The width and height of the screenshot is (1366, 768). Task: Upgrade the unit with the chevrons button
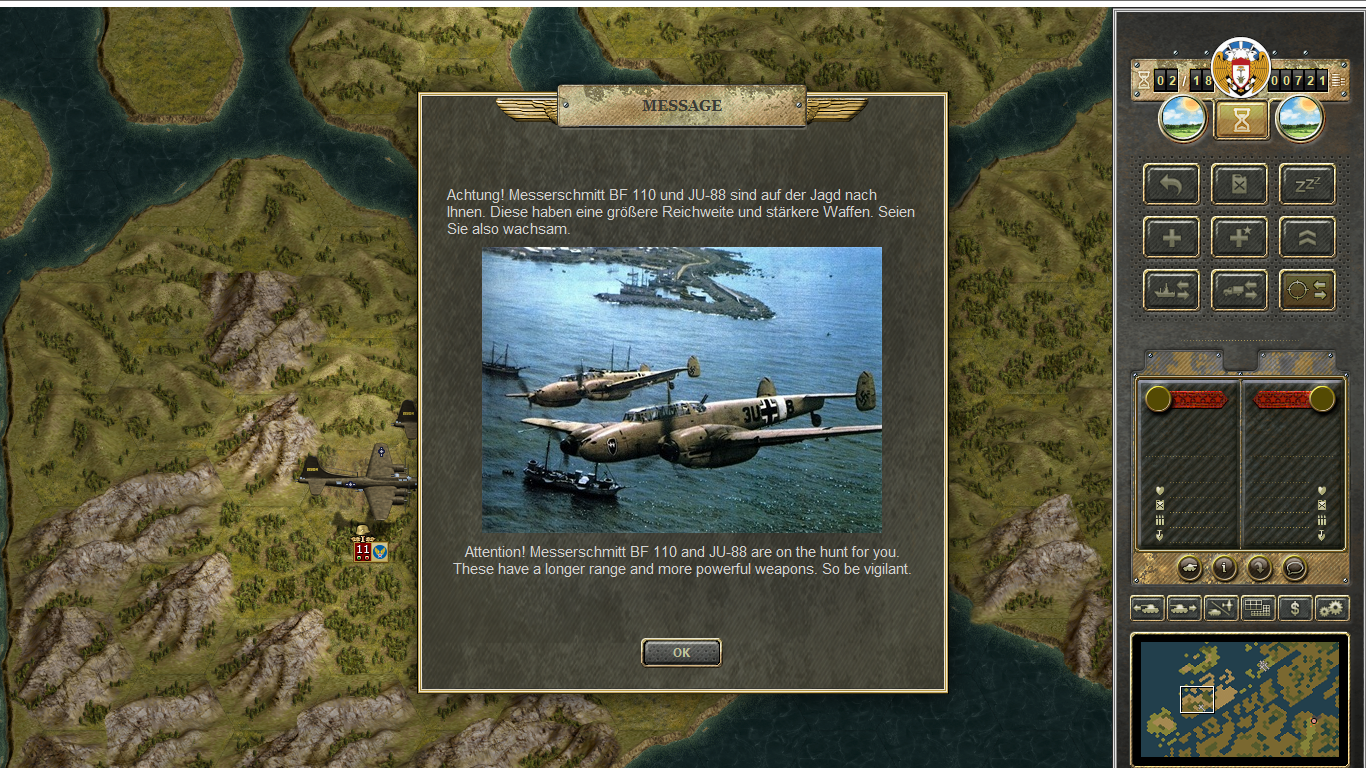pyautogui.click(x=1307, y=237)
